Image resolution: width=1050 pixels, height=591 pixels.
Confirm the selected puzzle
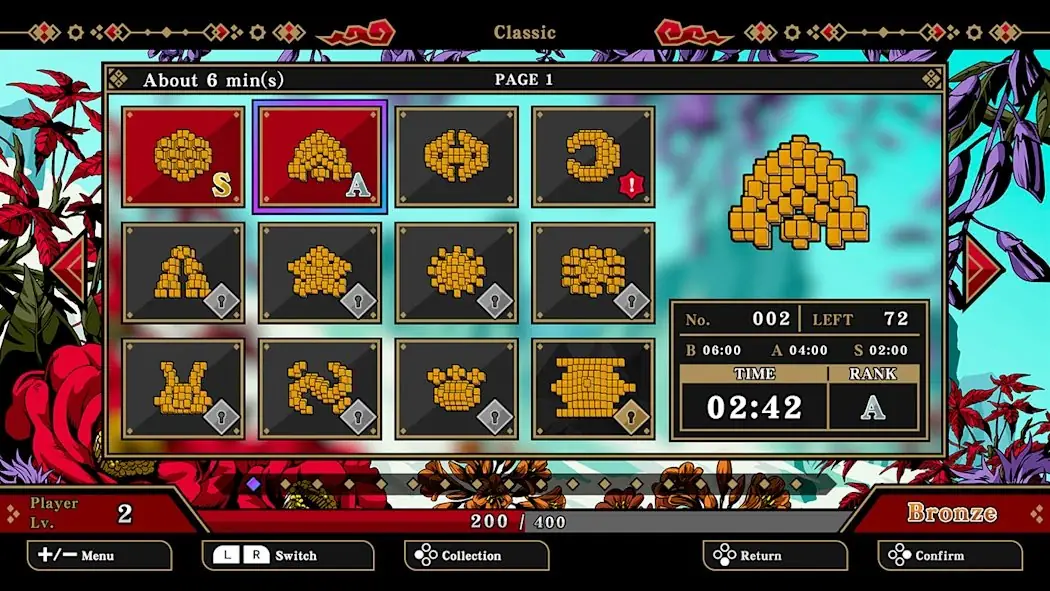click(950, 555)
